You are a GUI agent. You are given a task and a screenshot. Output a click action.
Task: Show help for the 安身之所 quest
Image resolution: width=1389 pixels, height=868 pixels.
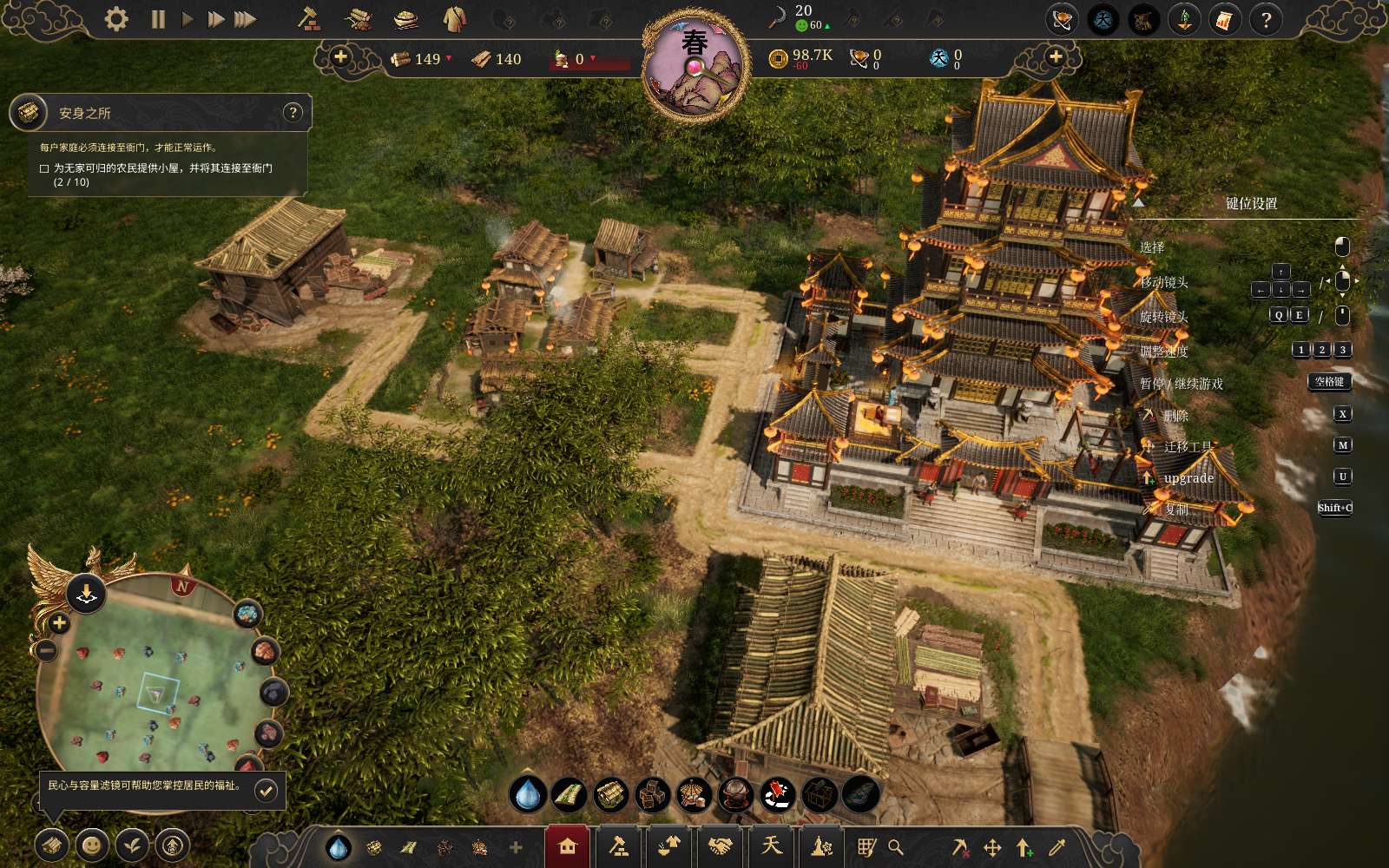tap(293, 112)
